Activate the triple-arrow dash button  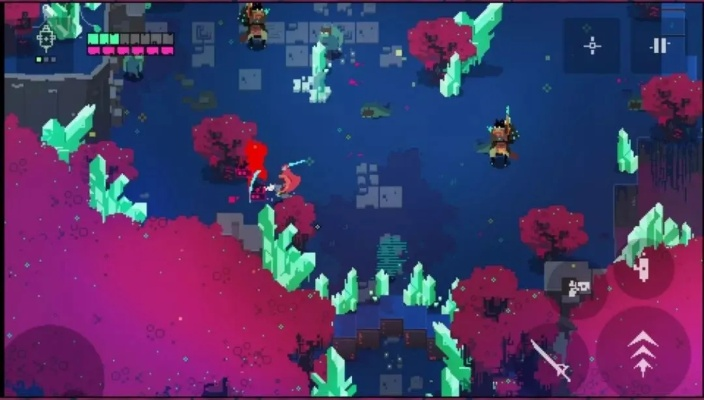point(642,351)
